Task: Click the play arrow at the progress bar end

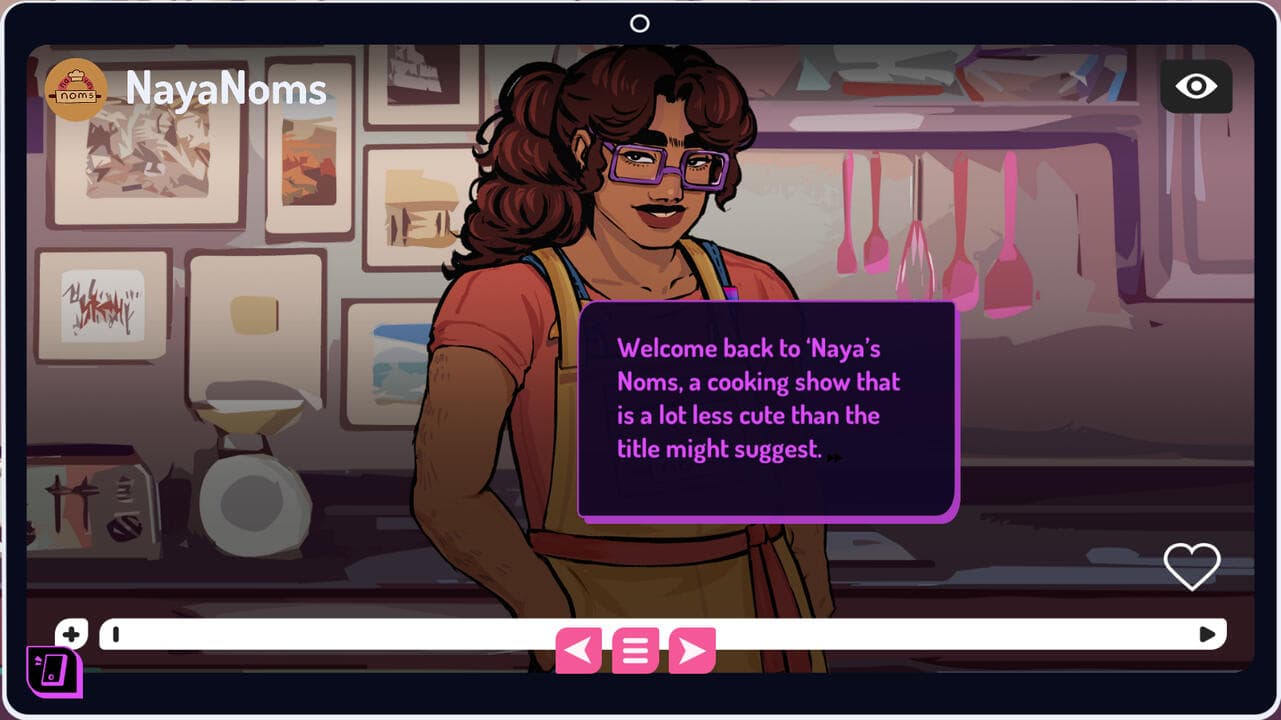Action: (1207, 634)
